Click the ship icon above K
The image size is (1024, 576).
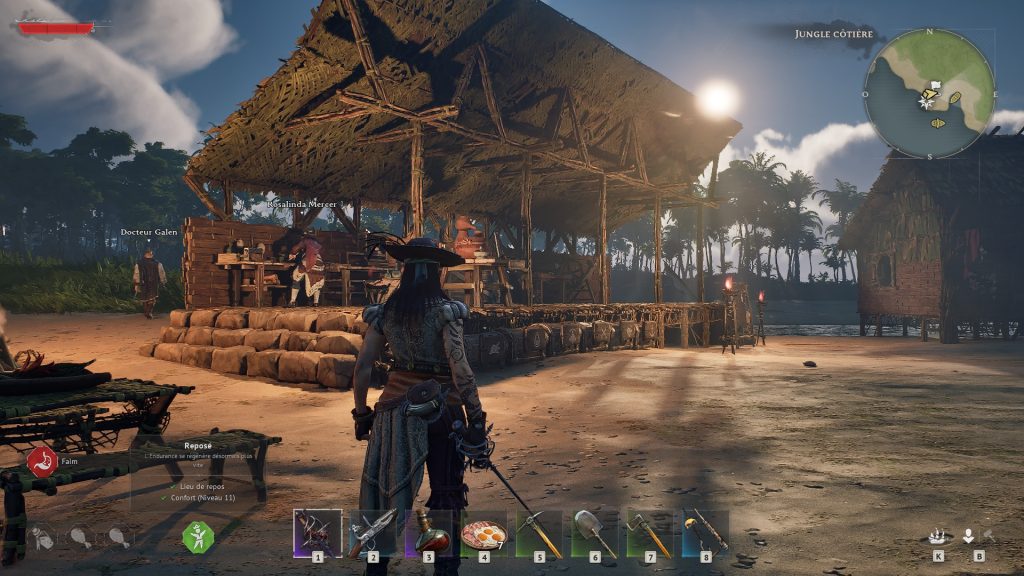pos(937,536)
